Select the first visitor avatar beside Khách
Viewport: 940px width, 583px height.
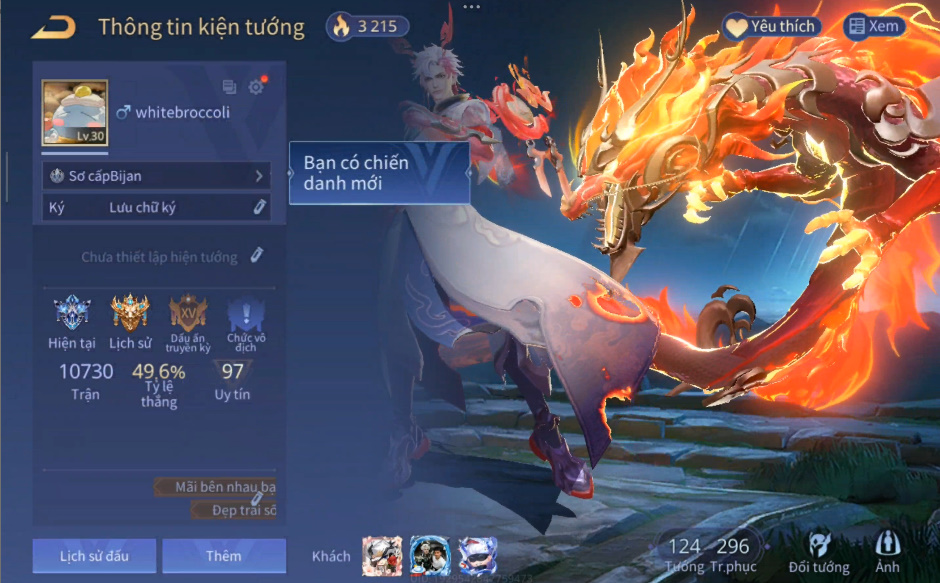tap(382, 555)
